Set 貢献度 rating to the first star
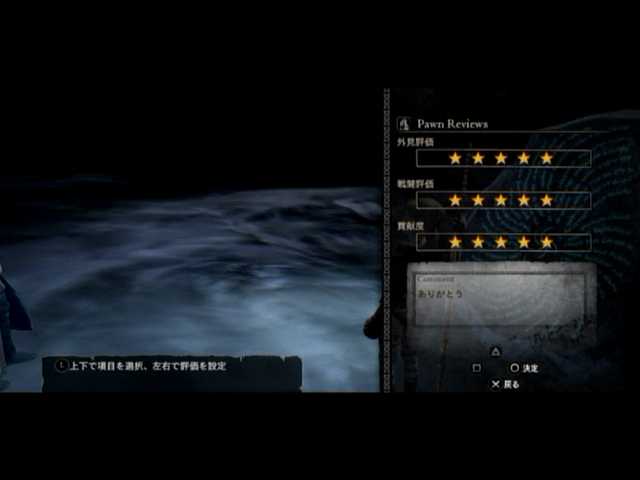 [455, 242]
